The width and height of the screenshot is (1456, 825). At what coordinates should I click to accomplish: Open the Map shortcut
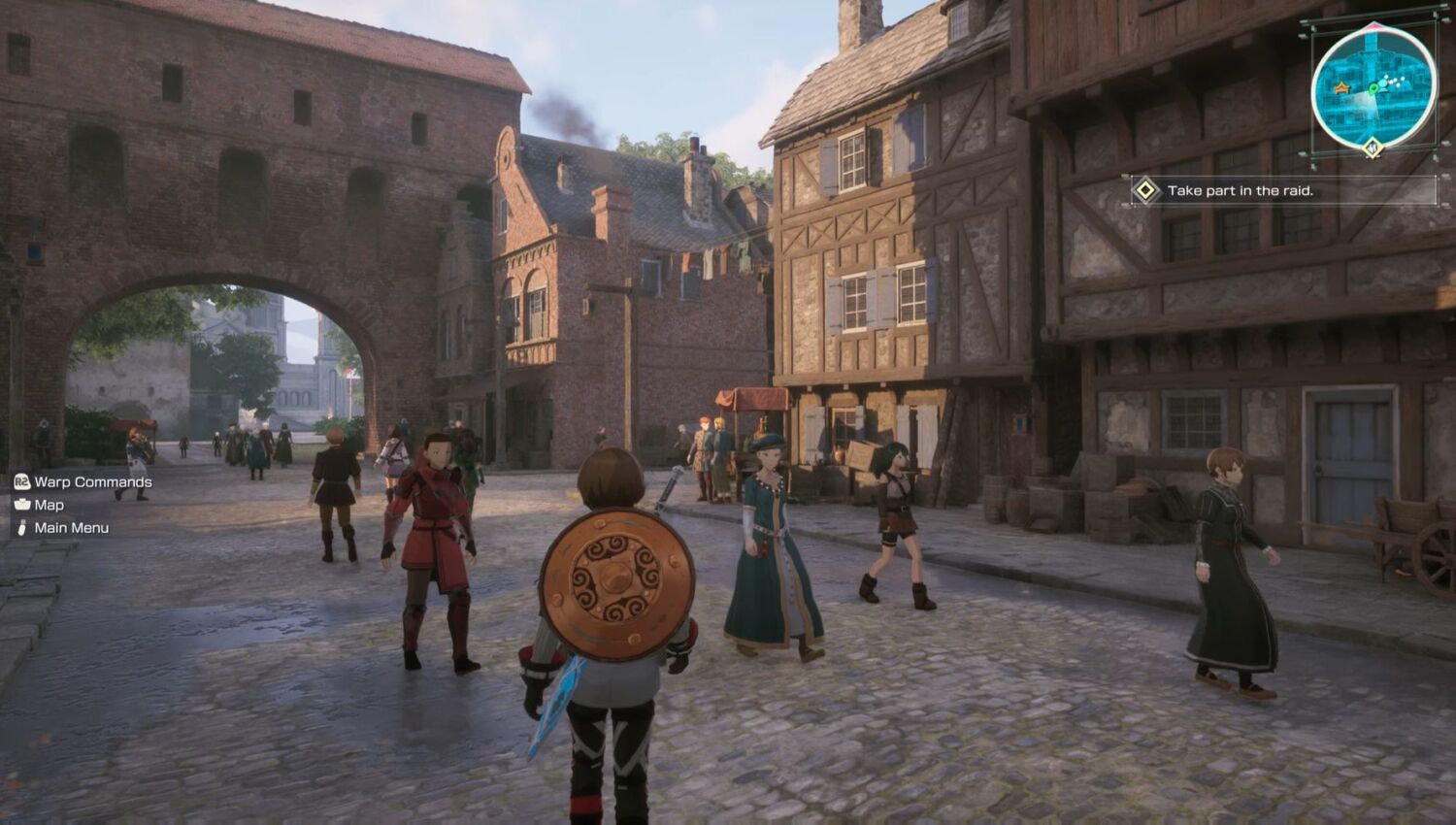[x=49, y=505]
